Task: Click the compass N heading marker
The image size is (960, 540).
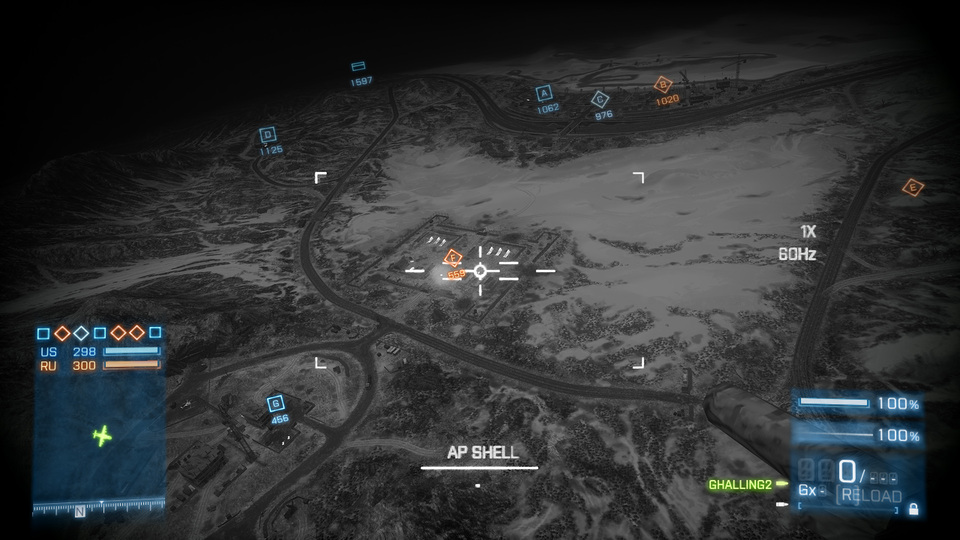Action: pyautogui.click(x=79, y=511)
